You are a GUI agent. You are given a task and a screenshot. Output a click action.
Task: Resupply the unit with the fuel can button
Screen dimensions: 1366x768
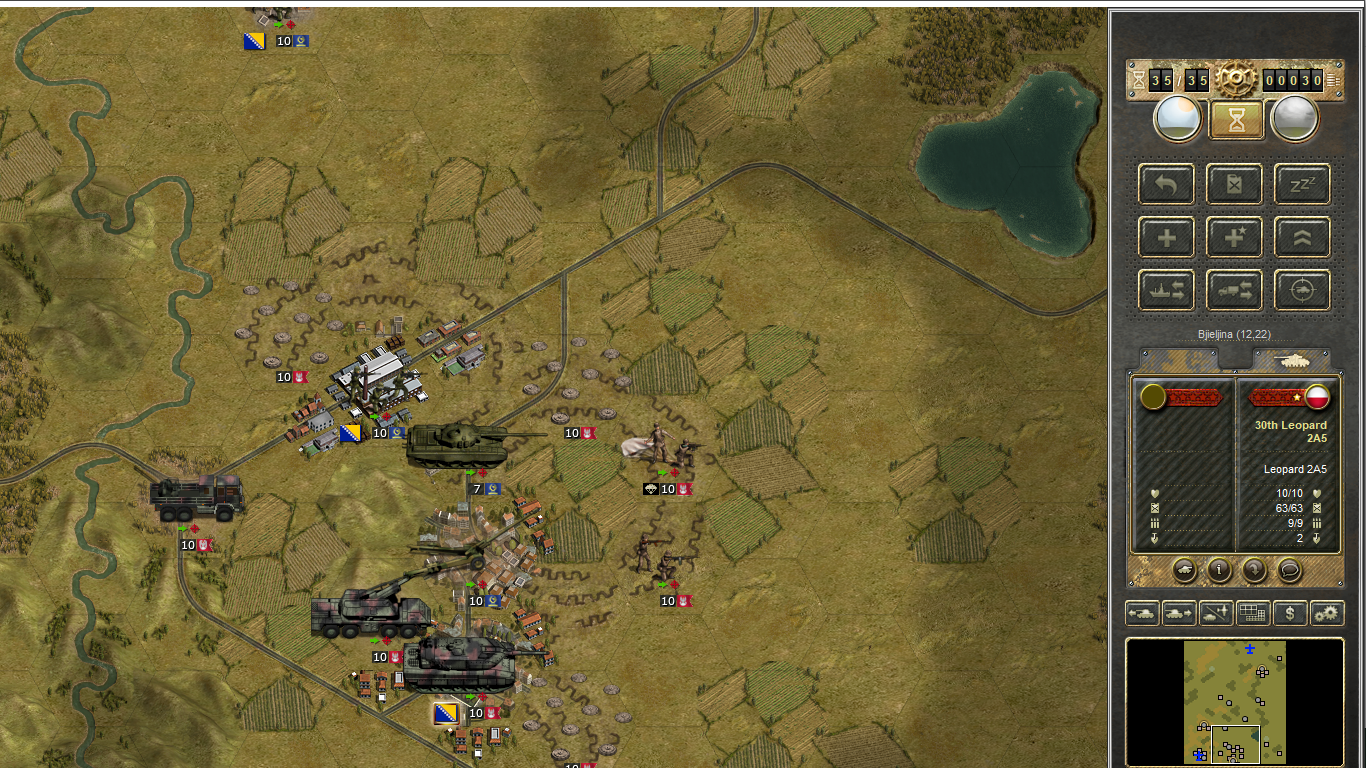pos(1234,184)
